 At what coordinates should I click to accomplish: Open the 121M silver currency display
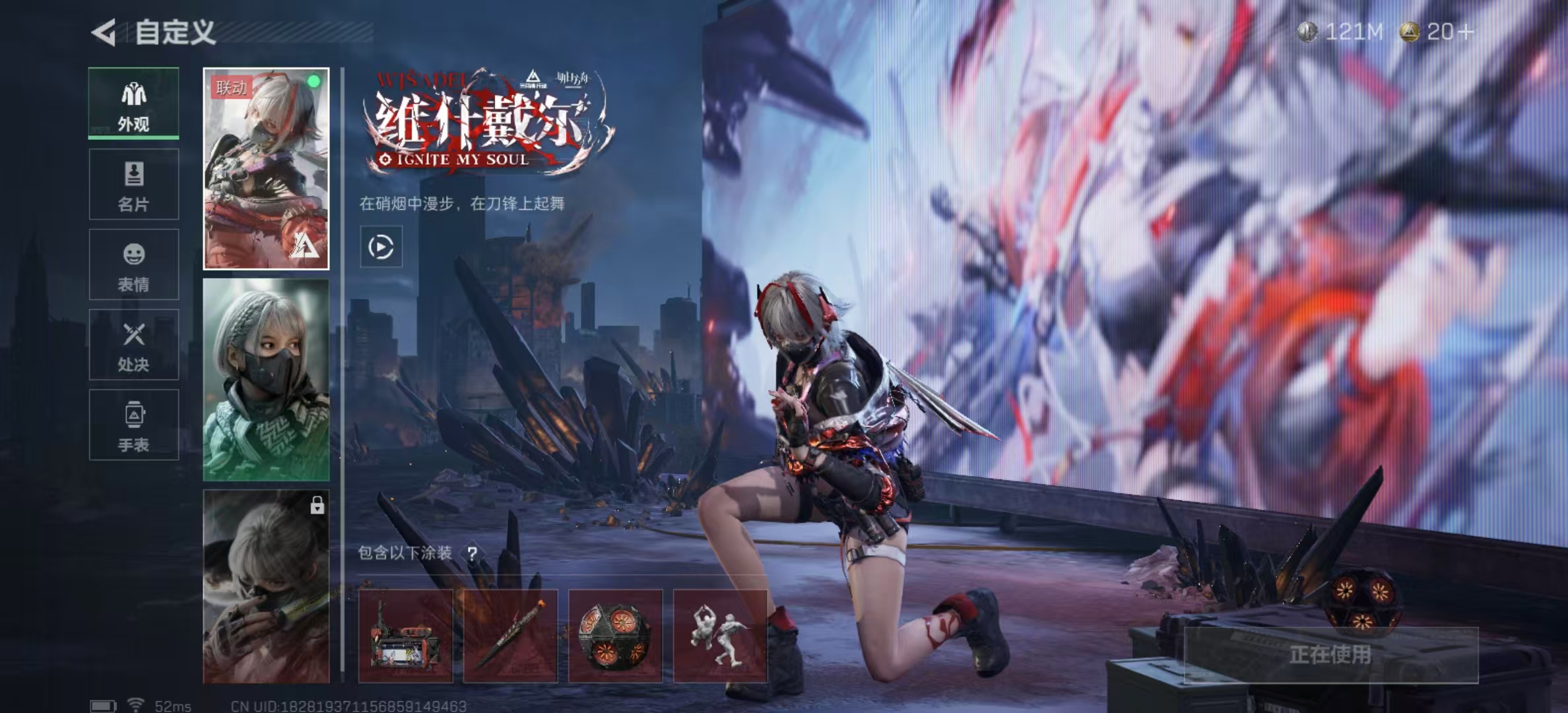tap(1340, 32)
